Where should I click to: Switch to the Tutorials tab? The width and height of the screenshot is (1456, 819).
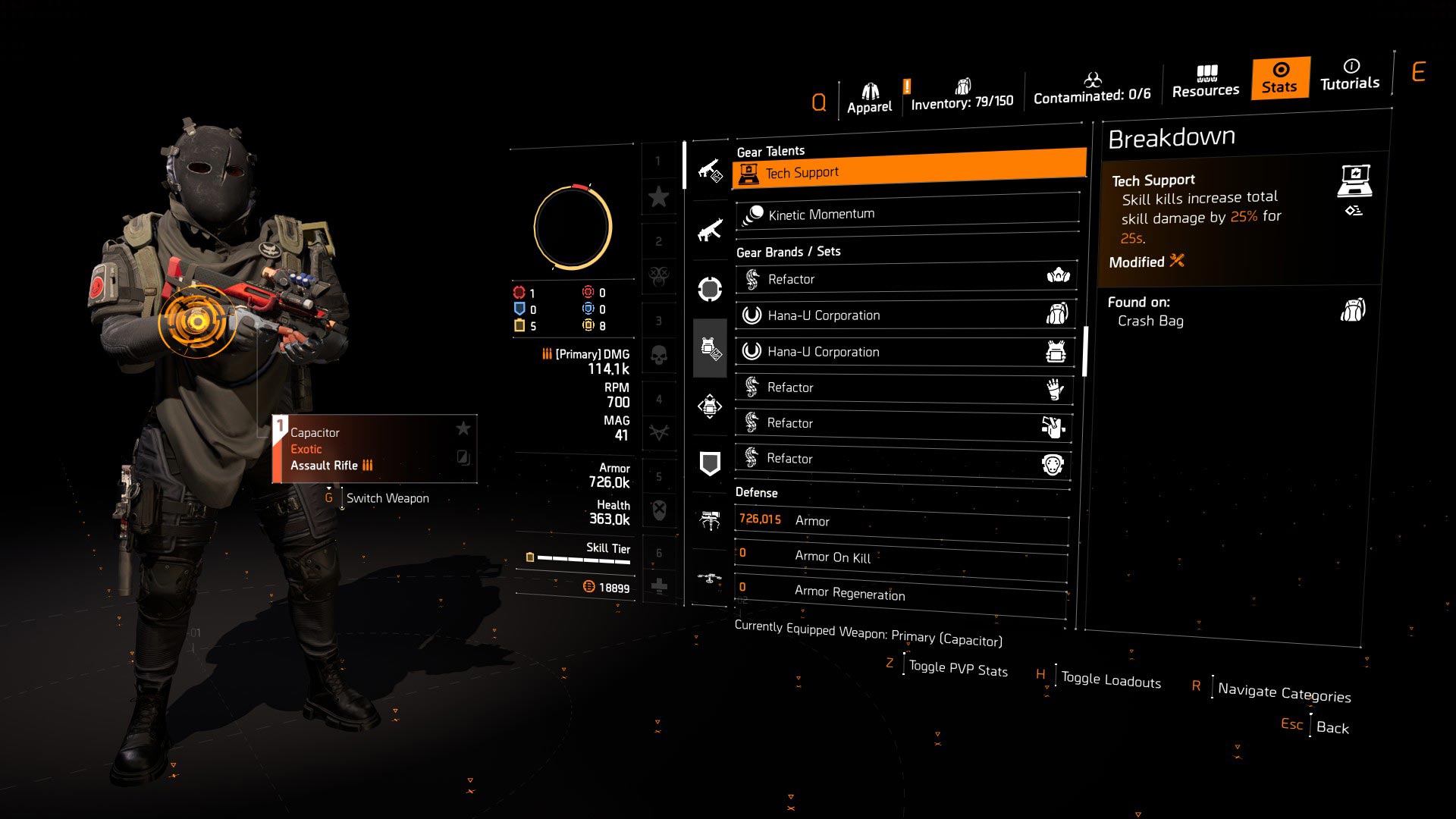(x=1349, y=78)
